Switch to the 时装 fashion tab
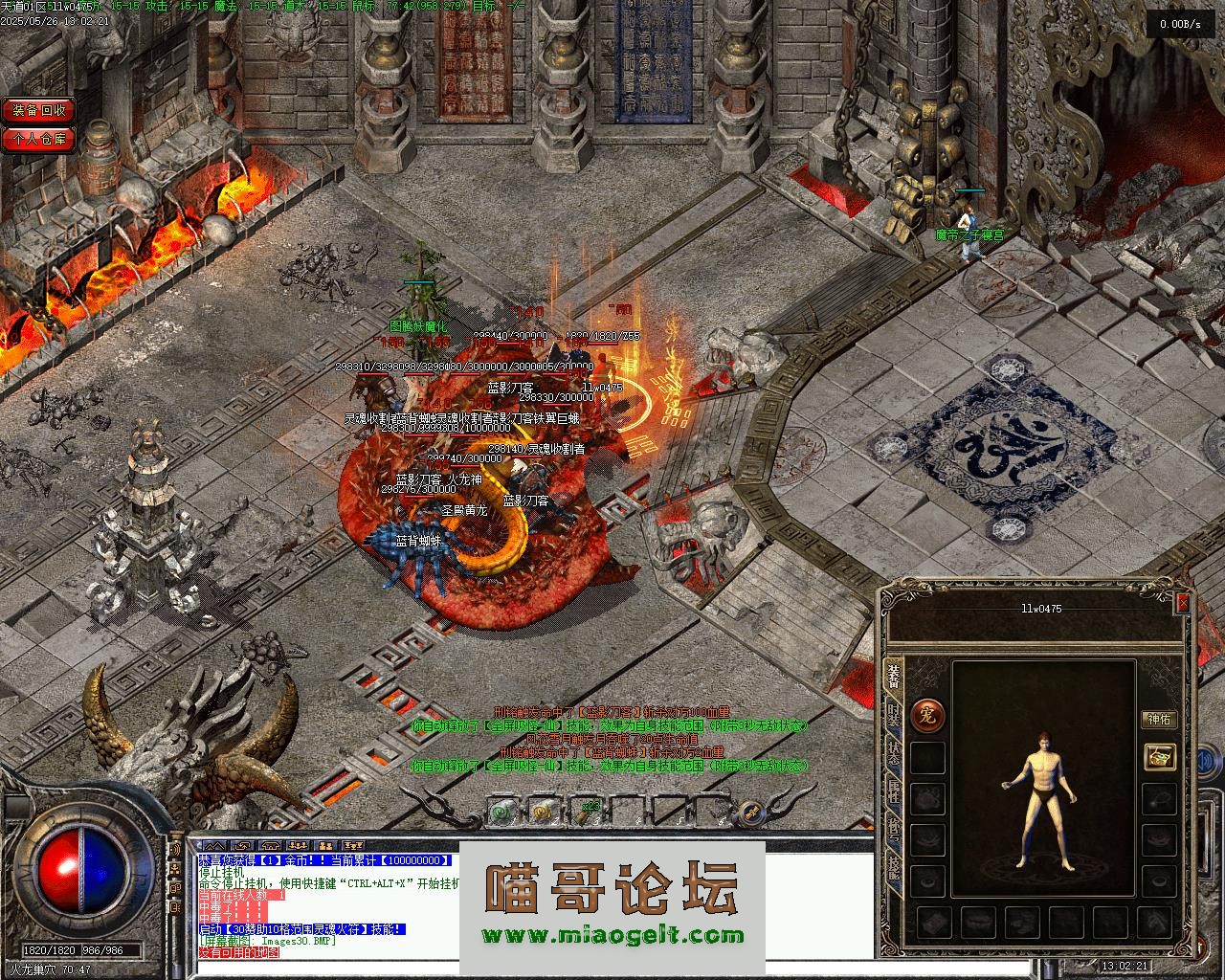This screenshot has width=1225, height=980. pos(893,713)
